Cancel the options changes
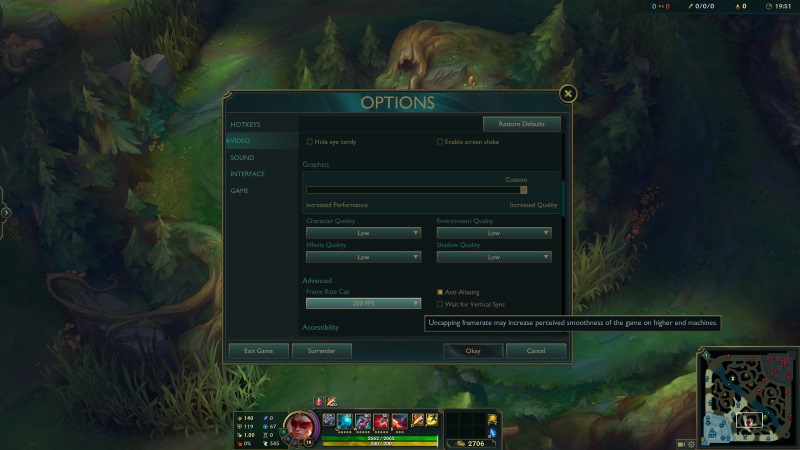The width and height of the screenshot is (800, 450). [536, 351]
